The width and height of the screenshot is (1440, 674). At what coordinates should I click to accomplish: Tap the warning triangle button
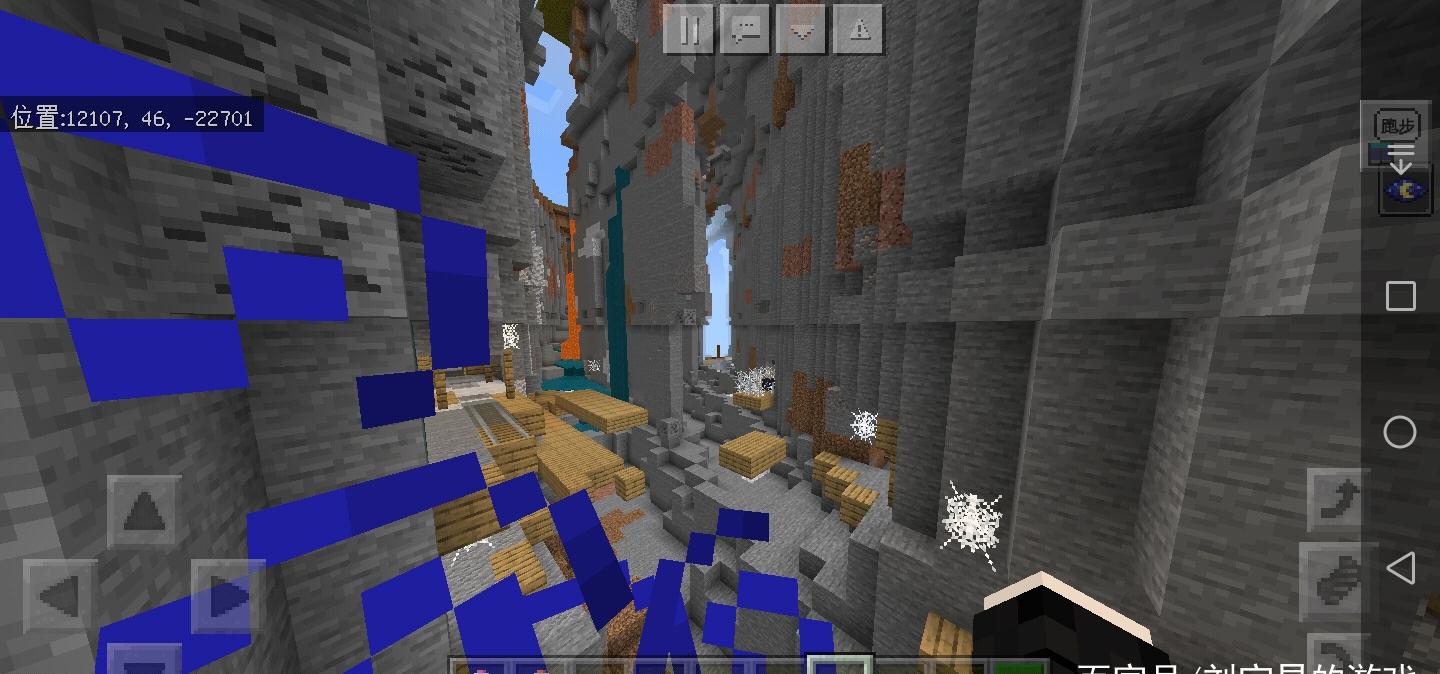pos(858,29)
